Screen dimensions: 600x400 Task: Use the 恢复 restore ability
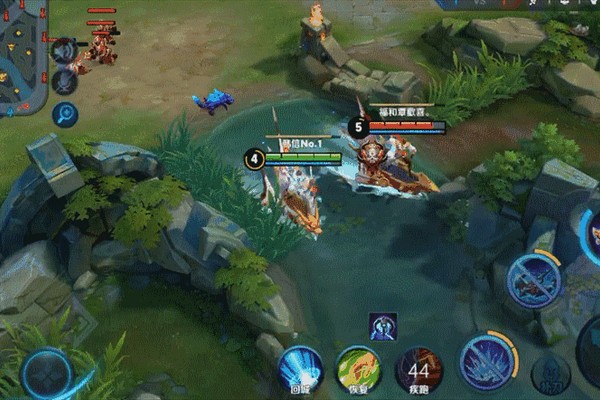tap(357, 369)
